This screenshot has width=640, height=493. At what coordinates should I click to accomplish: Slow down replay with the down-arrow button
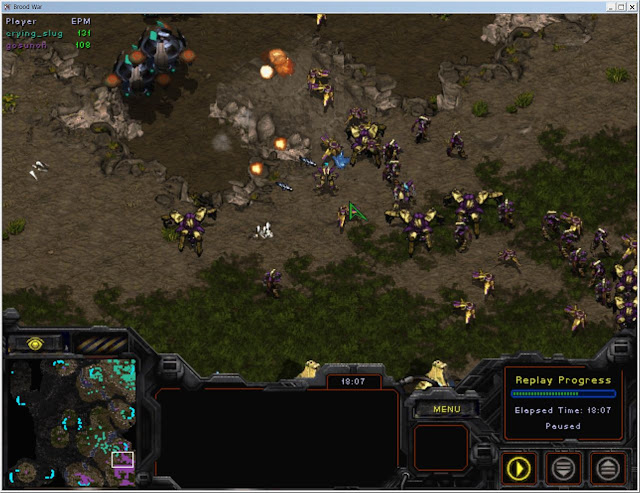565,467
